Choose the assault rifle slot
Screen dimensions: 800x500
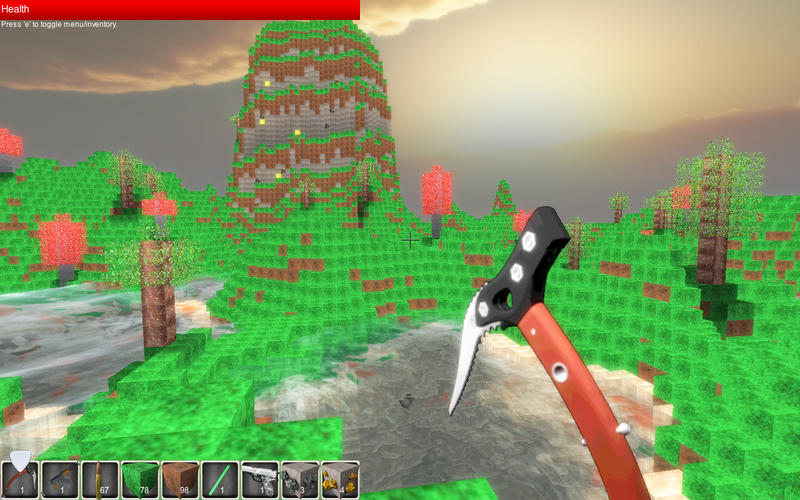[60, 479]
